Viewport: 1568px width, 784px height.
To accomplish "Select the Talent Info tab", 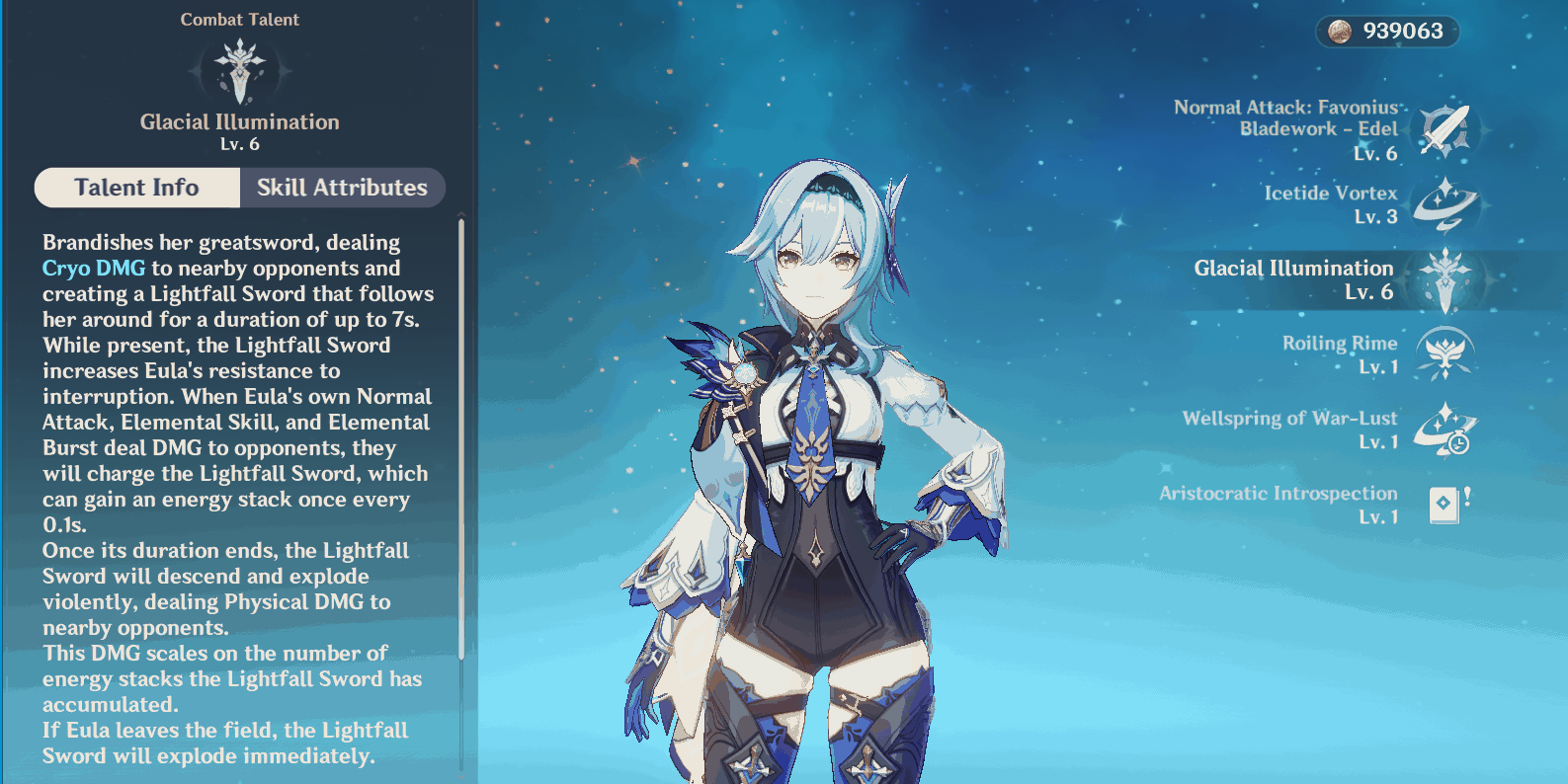I will 137,187.
